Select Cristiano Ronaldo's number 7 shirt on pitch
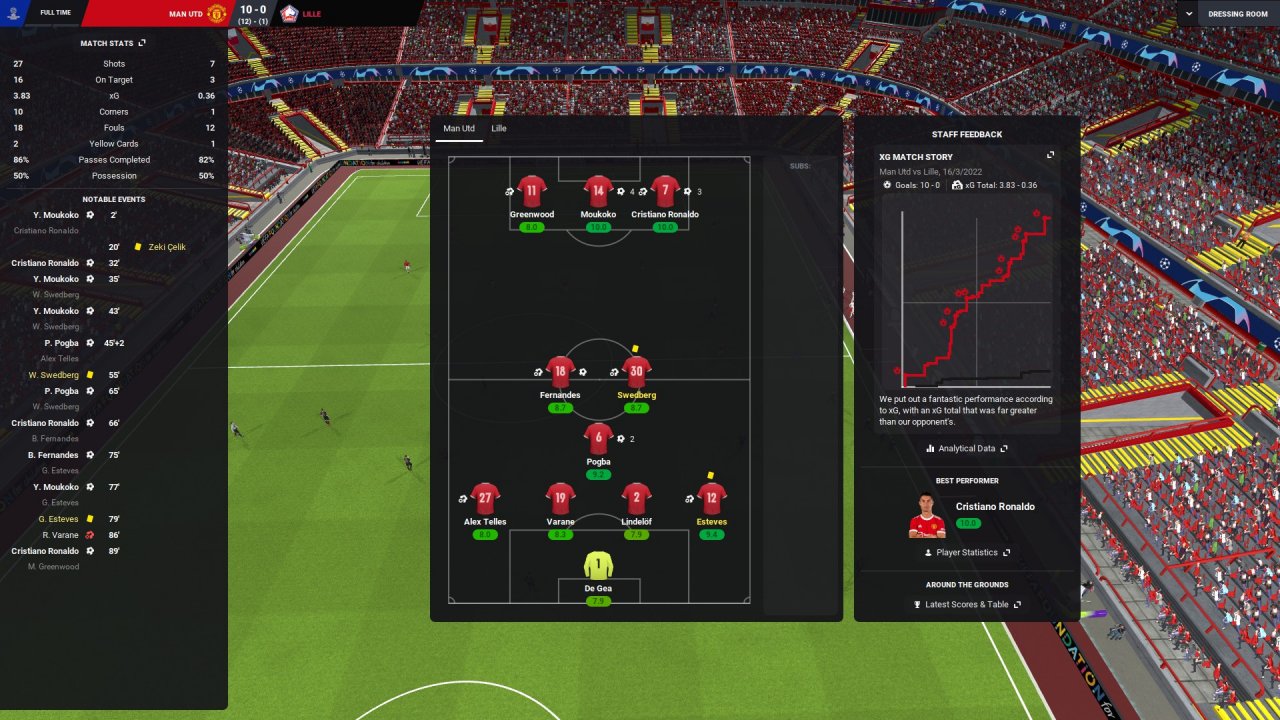The width and height of the screenshot is (1280, 720). [x=665, y=191]
